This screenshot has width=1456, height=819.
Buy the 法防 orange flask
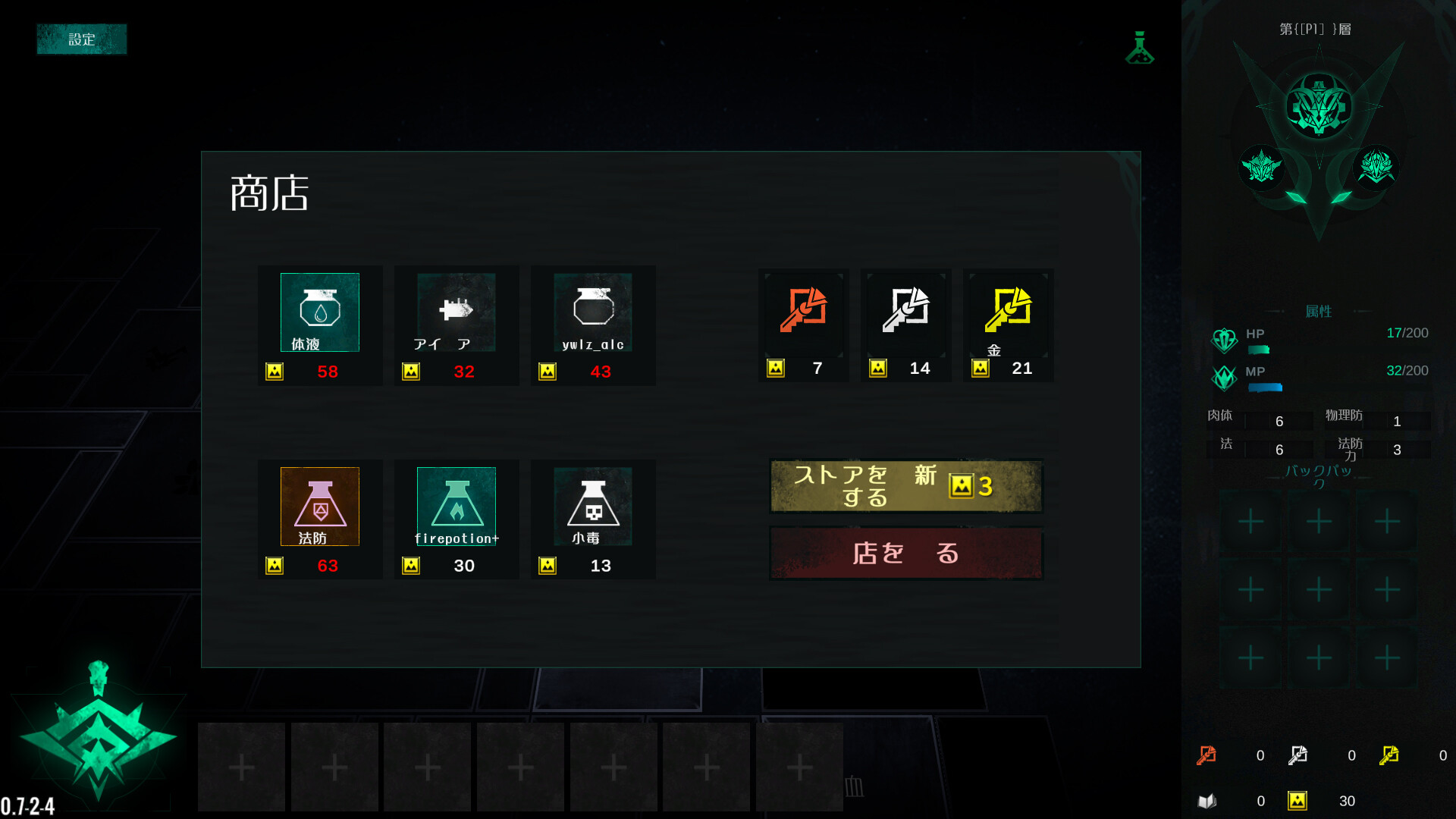pos(319,507)
